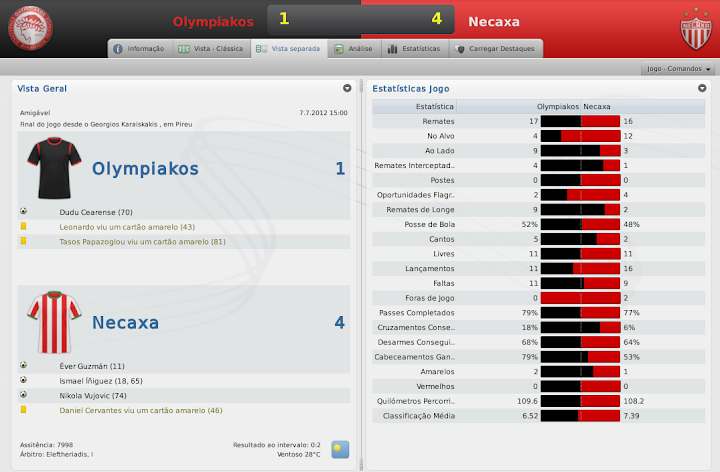
Task: Click the Necaxa club crest
Action: click(694, 30)
